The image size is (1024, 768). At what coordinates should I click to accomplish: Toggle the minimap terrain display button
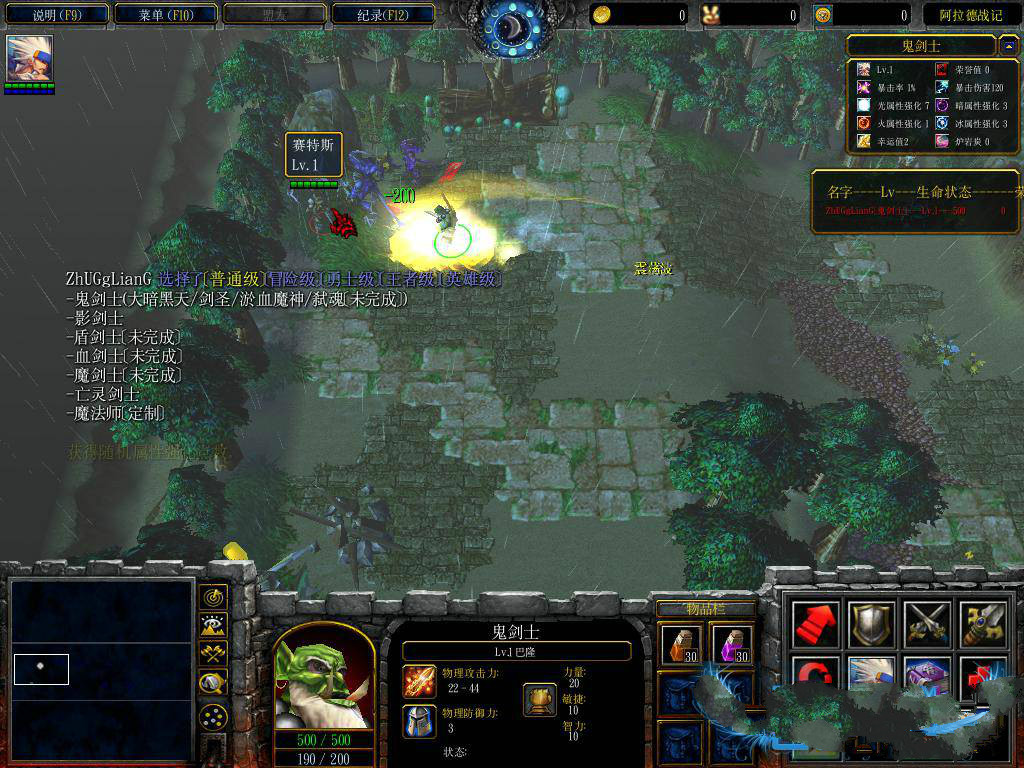(213, 626)
